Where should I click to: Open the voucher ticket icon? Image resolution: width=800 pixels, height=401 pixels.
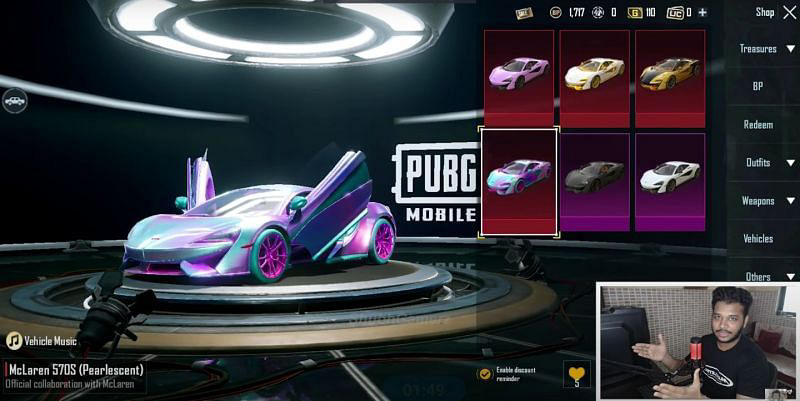(524, 13)
